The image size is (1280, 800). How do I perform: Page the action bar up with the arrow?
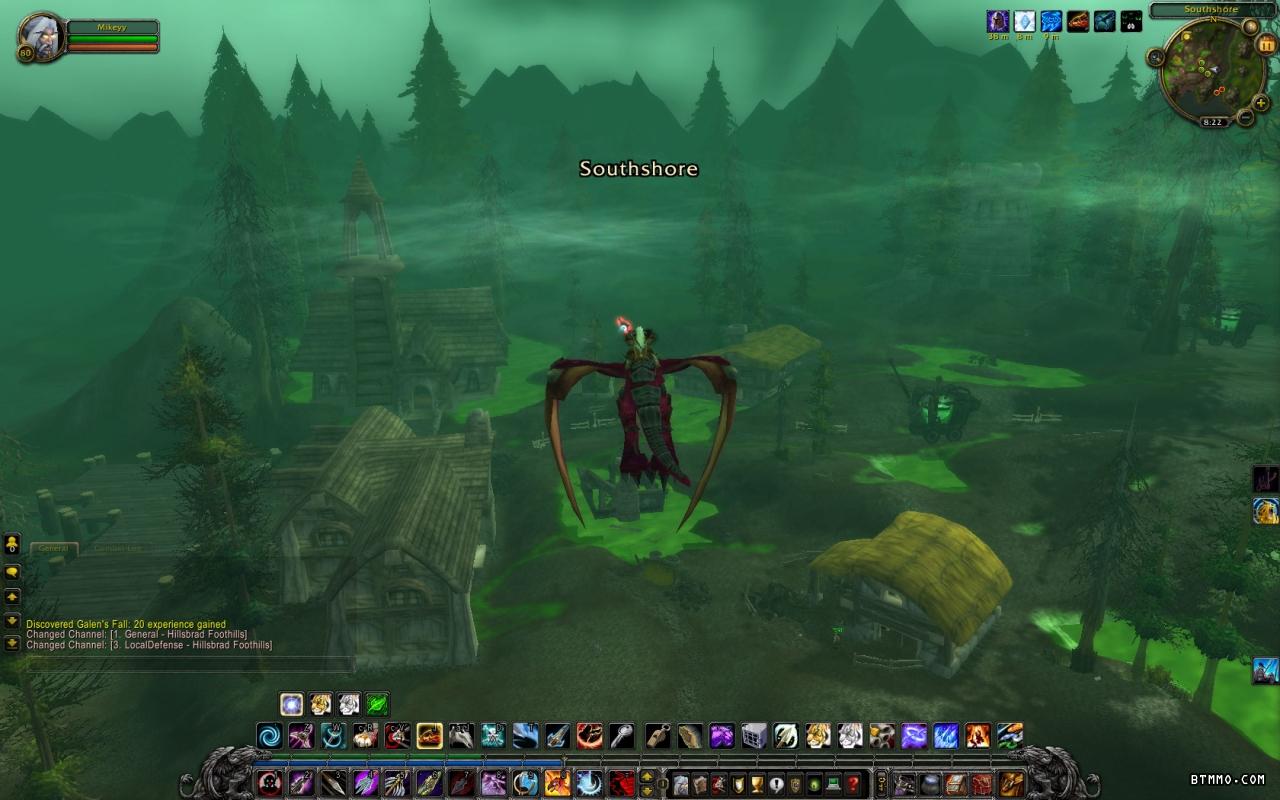pos(647,777)
